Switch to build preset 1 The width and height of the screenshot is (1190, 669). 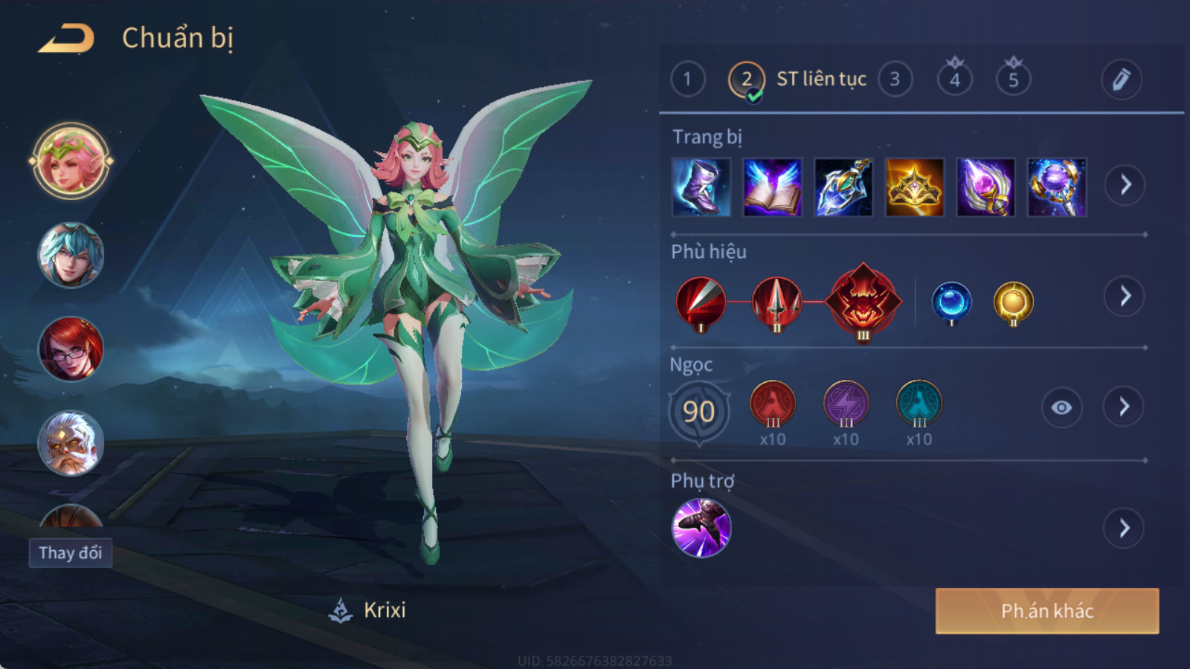687,79
